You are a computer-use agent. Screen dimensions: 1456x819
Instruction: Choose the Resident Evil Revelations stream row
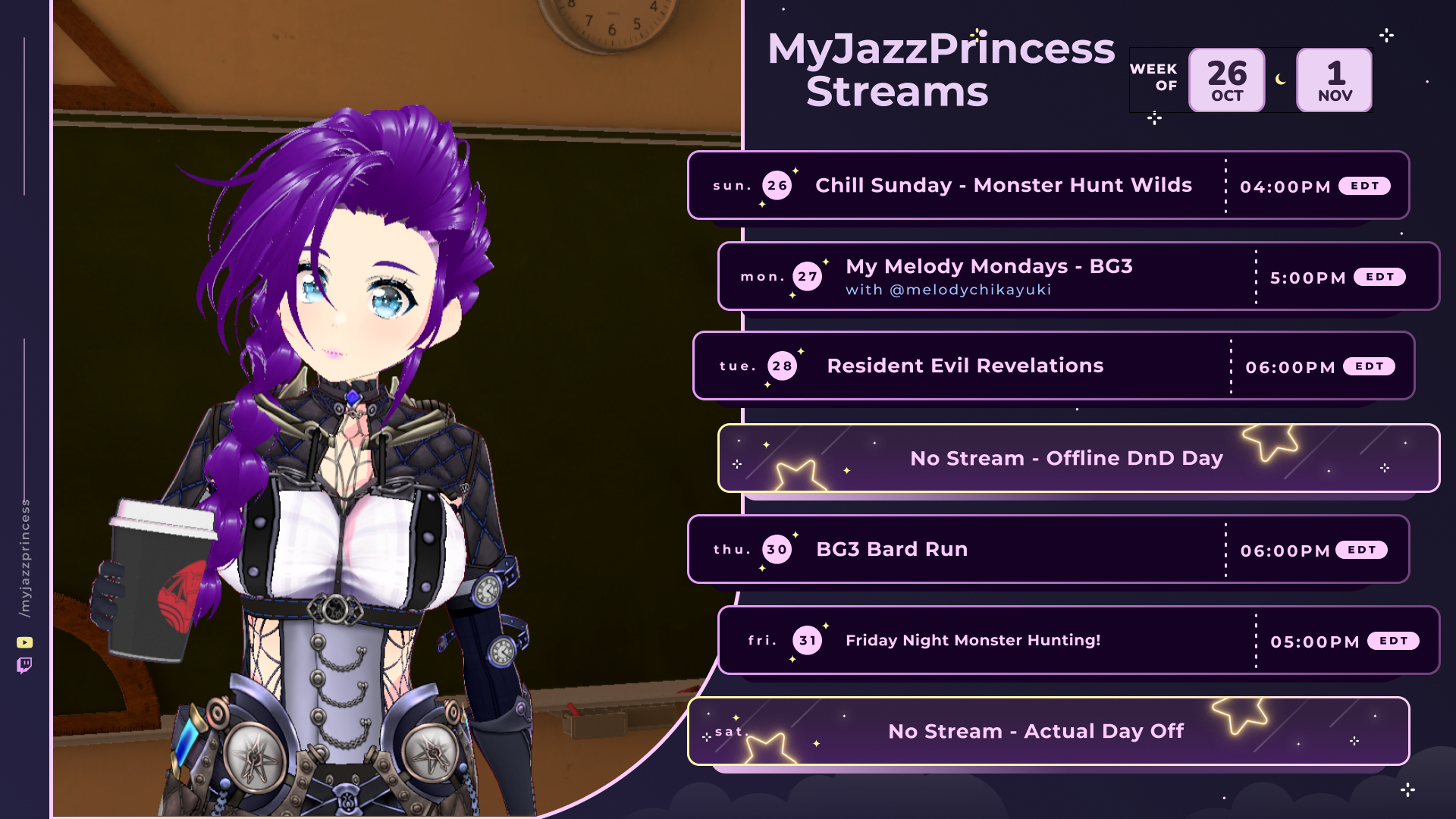tap(965, 366)
